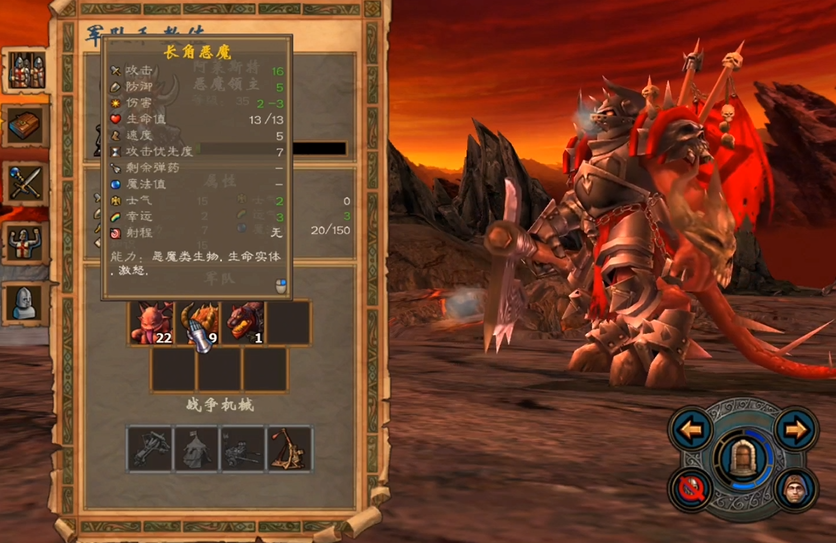Click the hero face portrait button

[x=796, y=489]
